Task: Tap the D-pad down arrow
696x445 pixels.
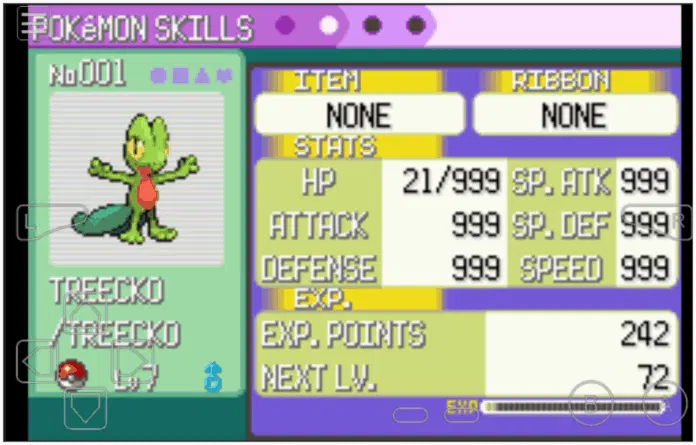Action: coord(85,406)
